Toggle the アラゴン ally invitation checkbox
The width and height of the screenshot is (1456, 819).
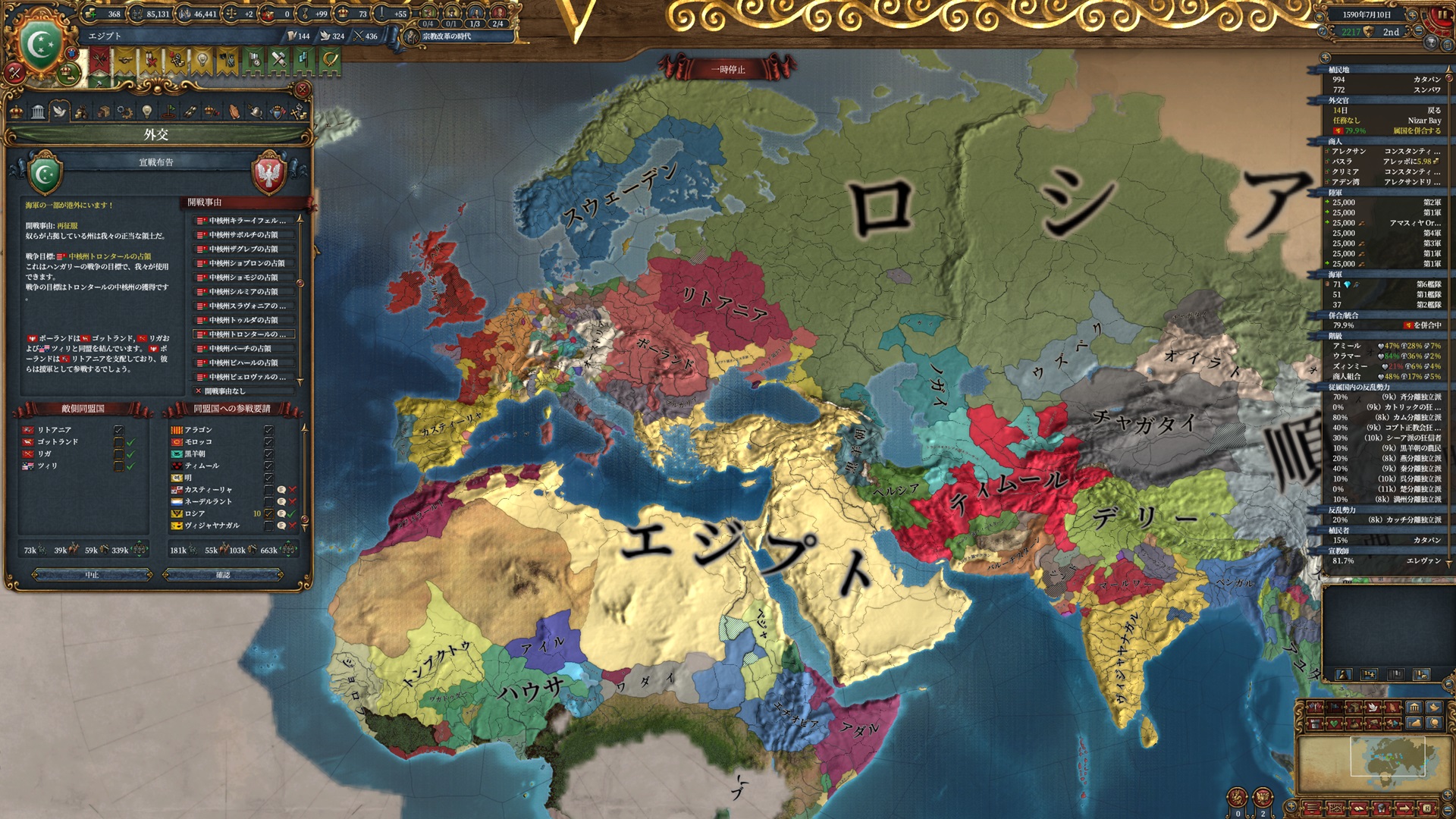click(x=268, y=430)
